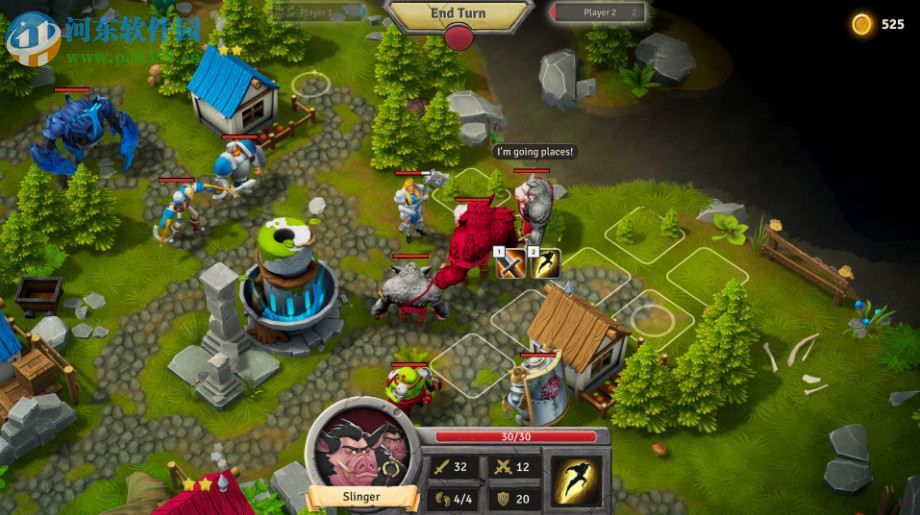Activate the dash ability in unit panel
Screen dimensions: 920x515
click(x=576, y=481)
